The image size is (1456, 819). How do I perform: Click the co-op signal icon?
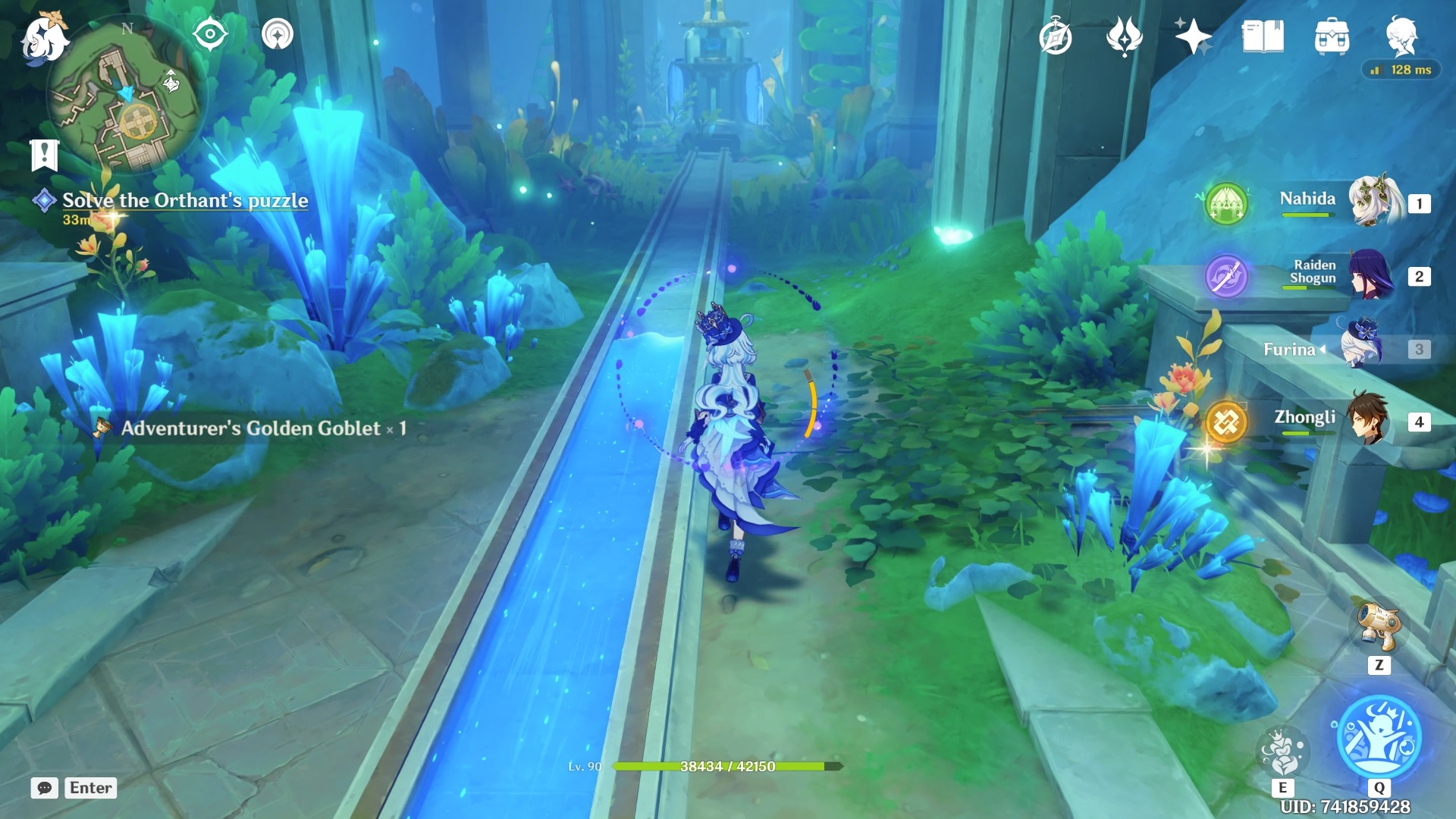[x=277, y=34]
